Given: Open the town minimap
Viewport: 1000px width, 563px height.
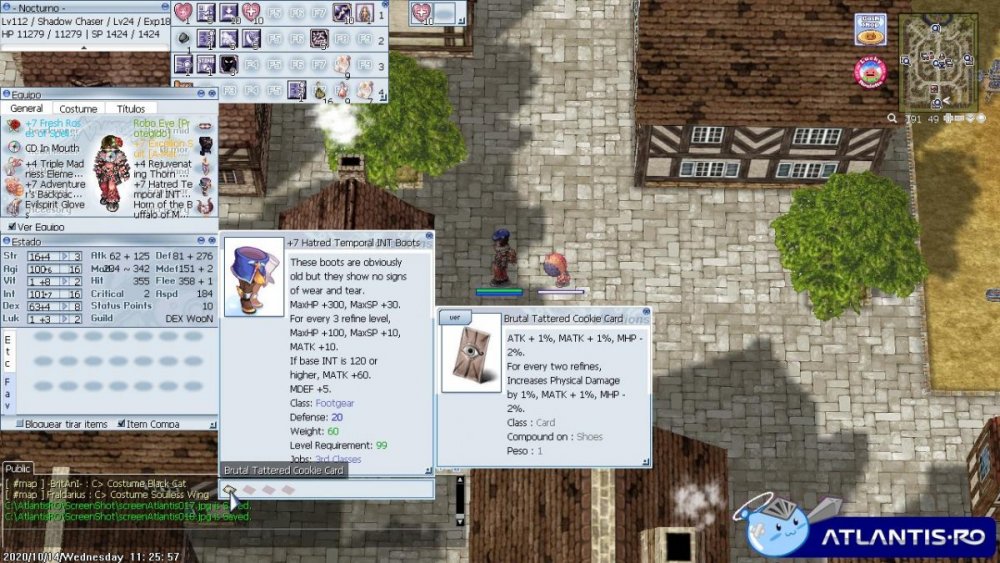Looking at the screenshot, I should (x=937, y=60).
